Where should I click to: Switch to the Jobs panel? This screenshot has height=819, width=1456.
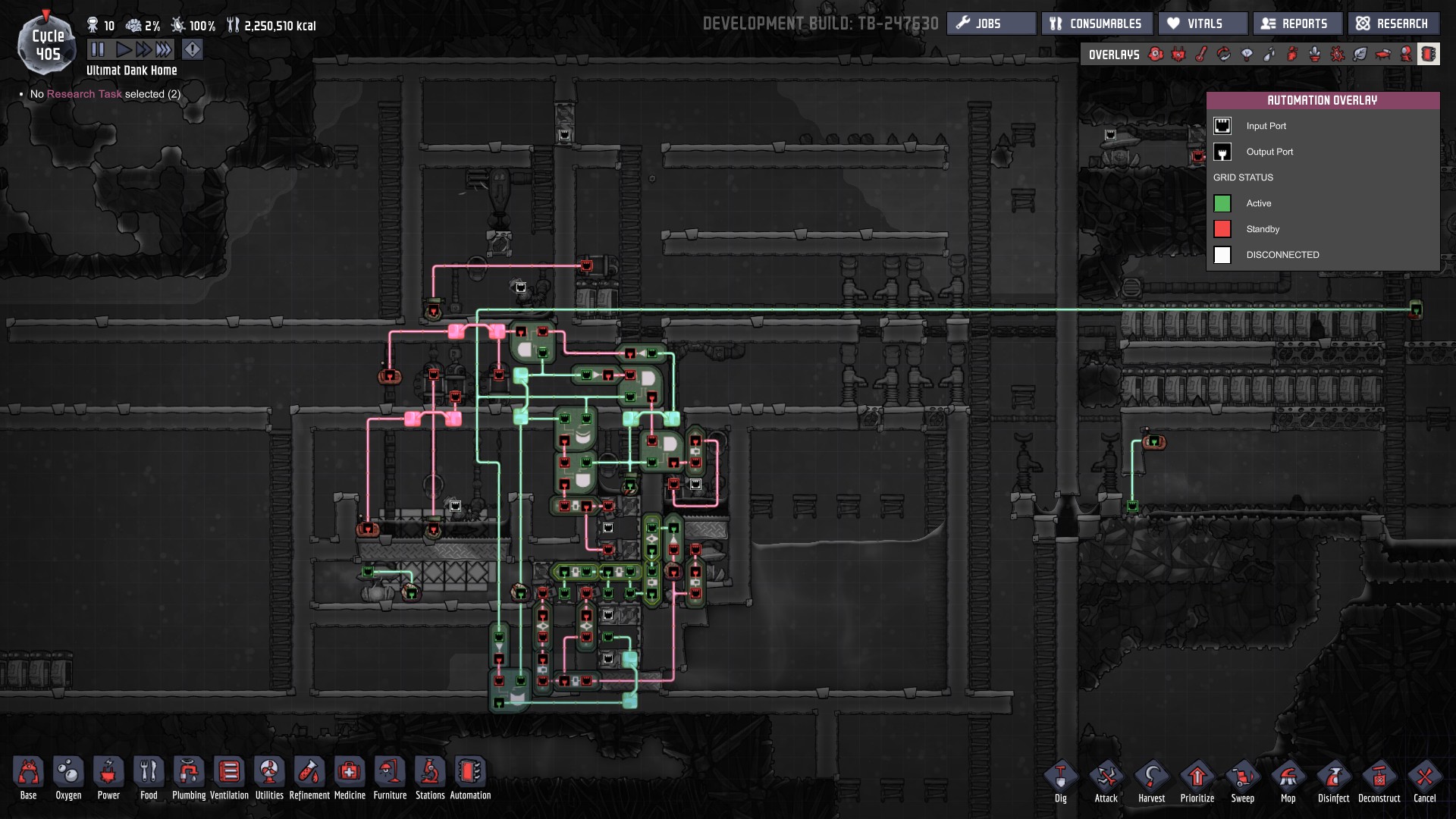990,23
